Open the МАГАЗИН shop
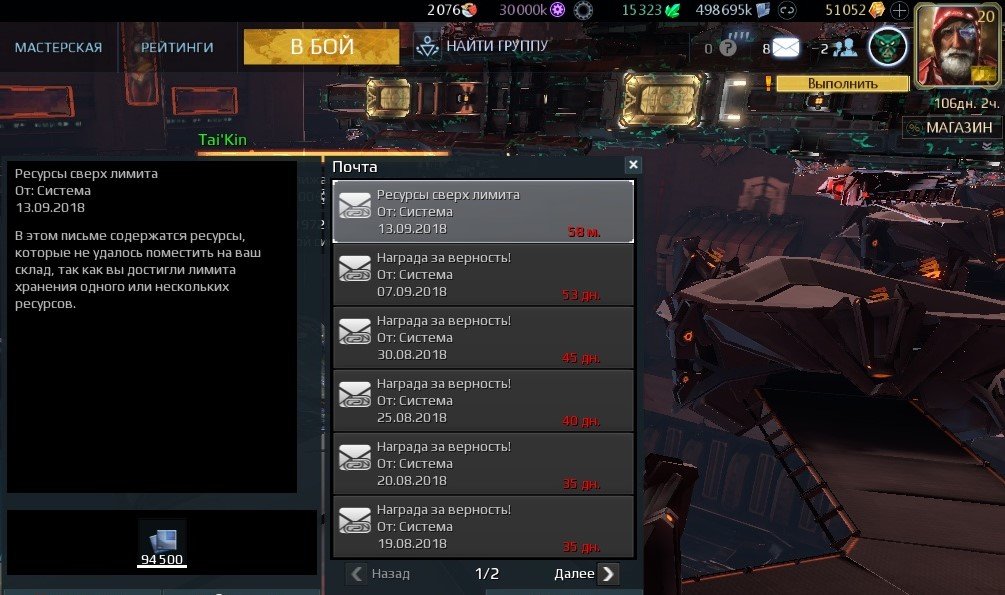1005x595 pixels. pyautogui.click(x=950, y=127)
